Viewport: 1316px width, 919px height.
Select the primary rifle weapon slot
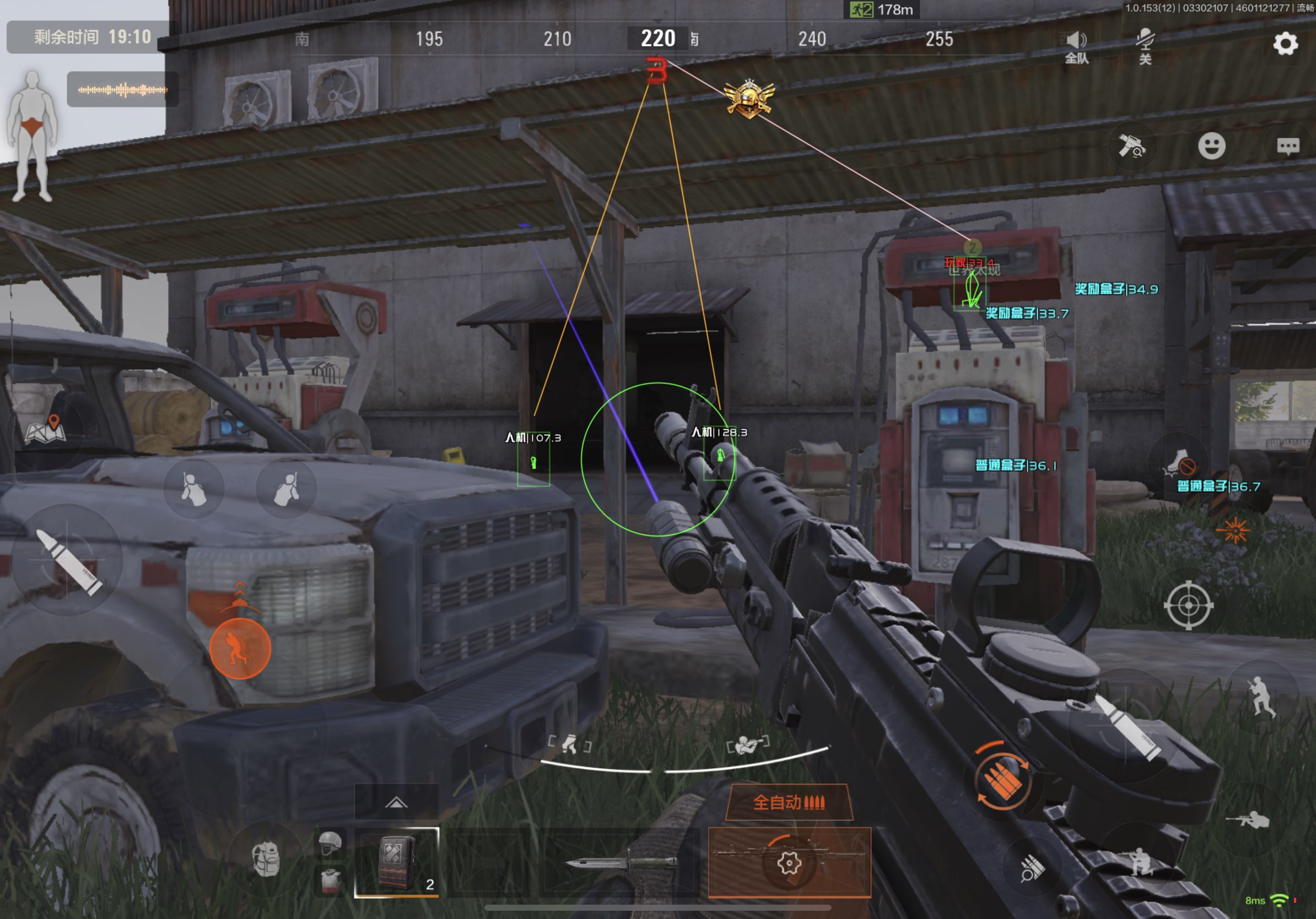coord(789,862)
